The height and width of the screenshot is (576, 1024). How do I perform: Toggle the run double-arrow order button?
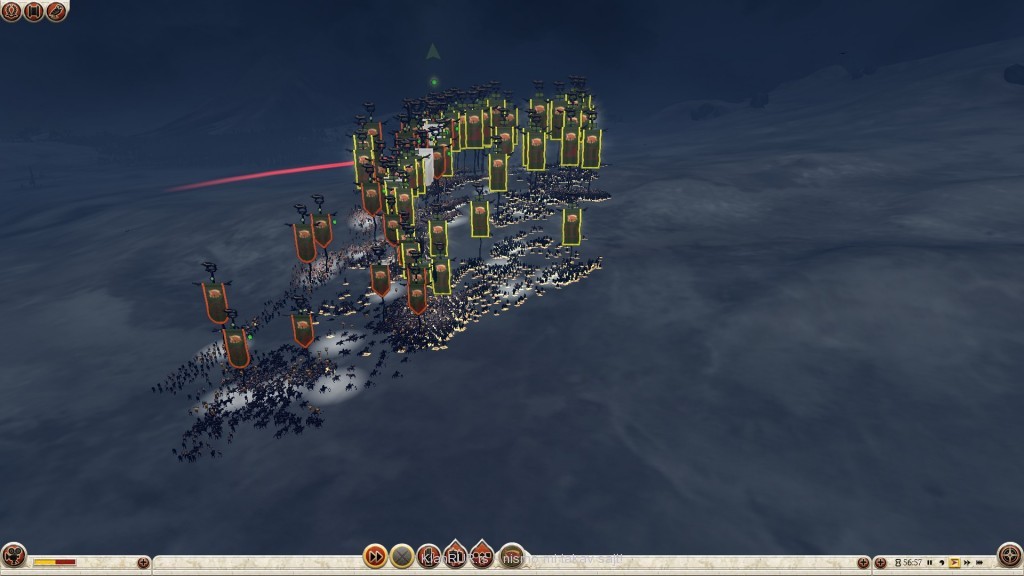point(375,556)
